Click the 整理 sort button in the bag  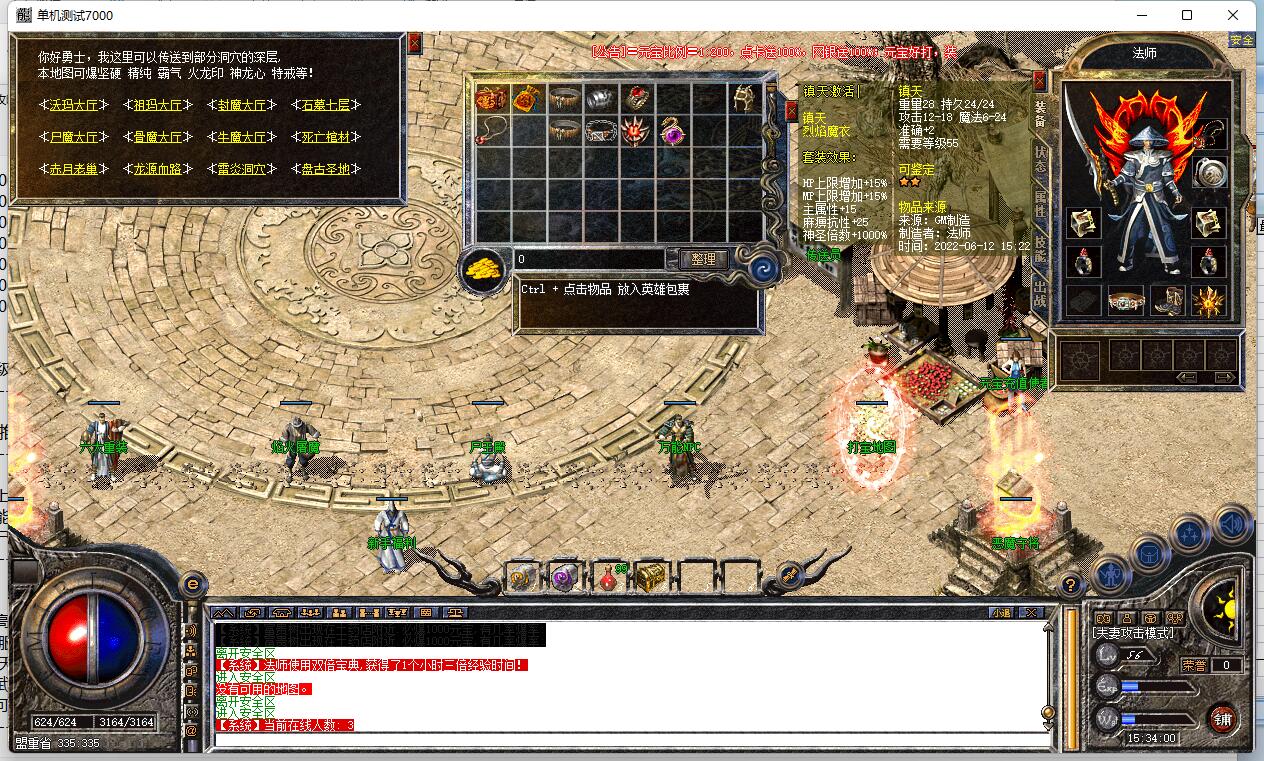click(x=704, y=259)
